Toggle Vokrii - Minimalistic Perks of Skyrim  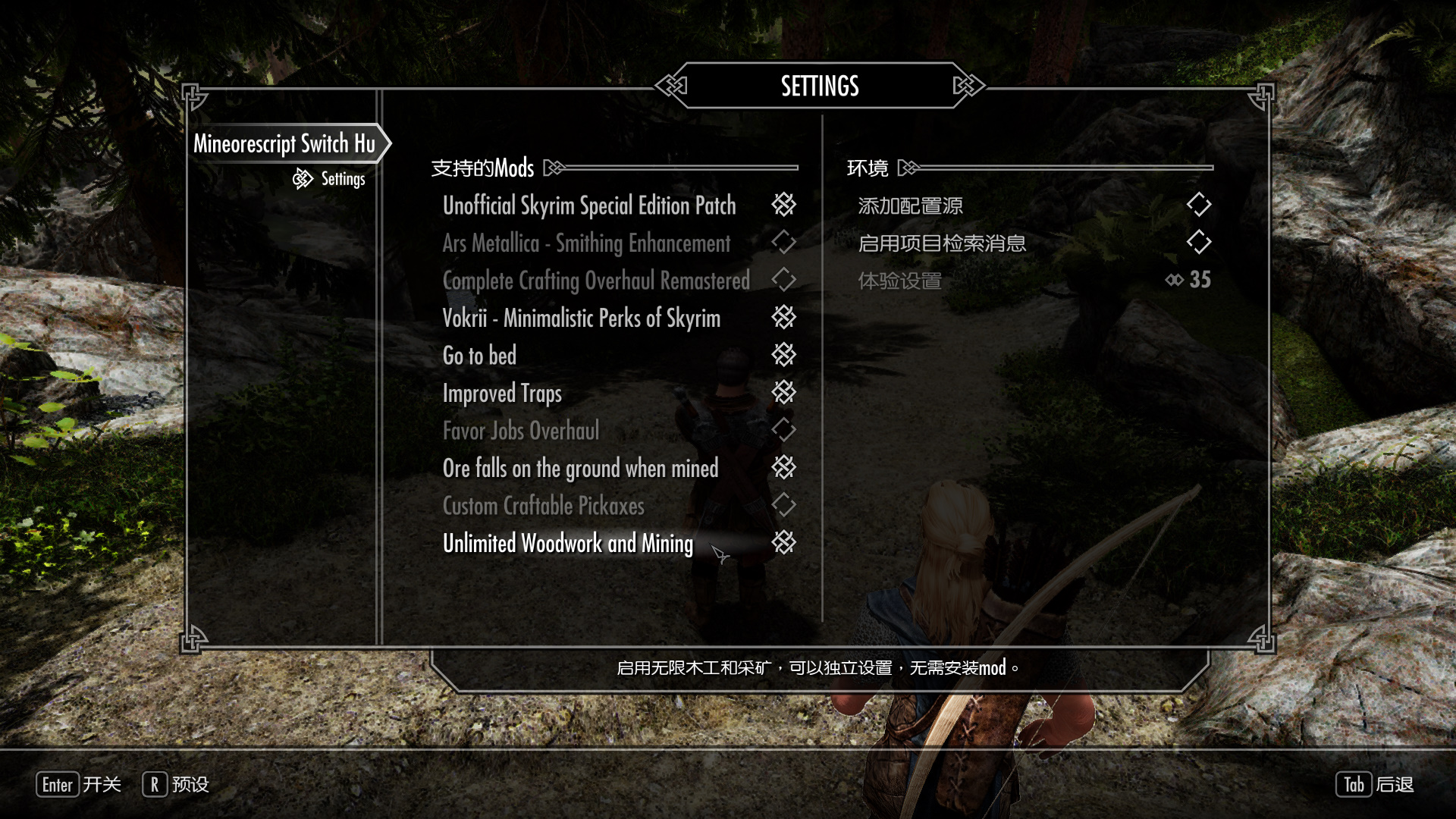tap(783, 318)
